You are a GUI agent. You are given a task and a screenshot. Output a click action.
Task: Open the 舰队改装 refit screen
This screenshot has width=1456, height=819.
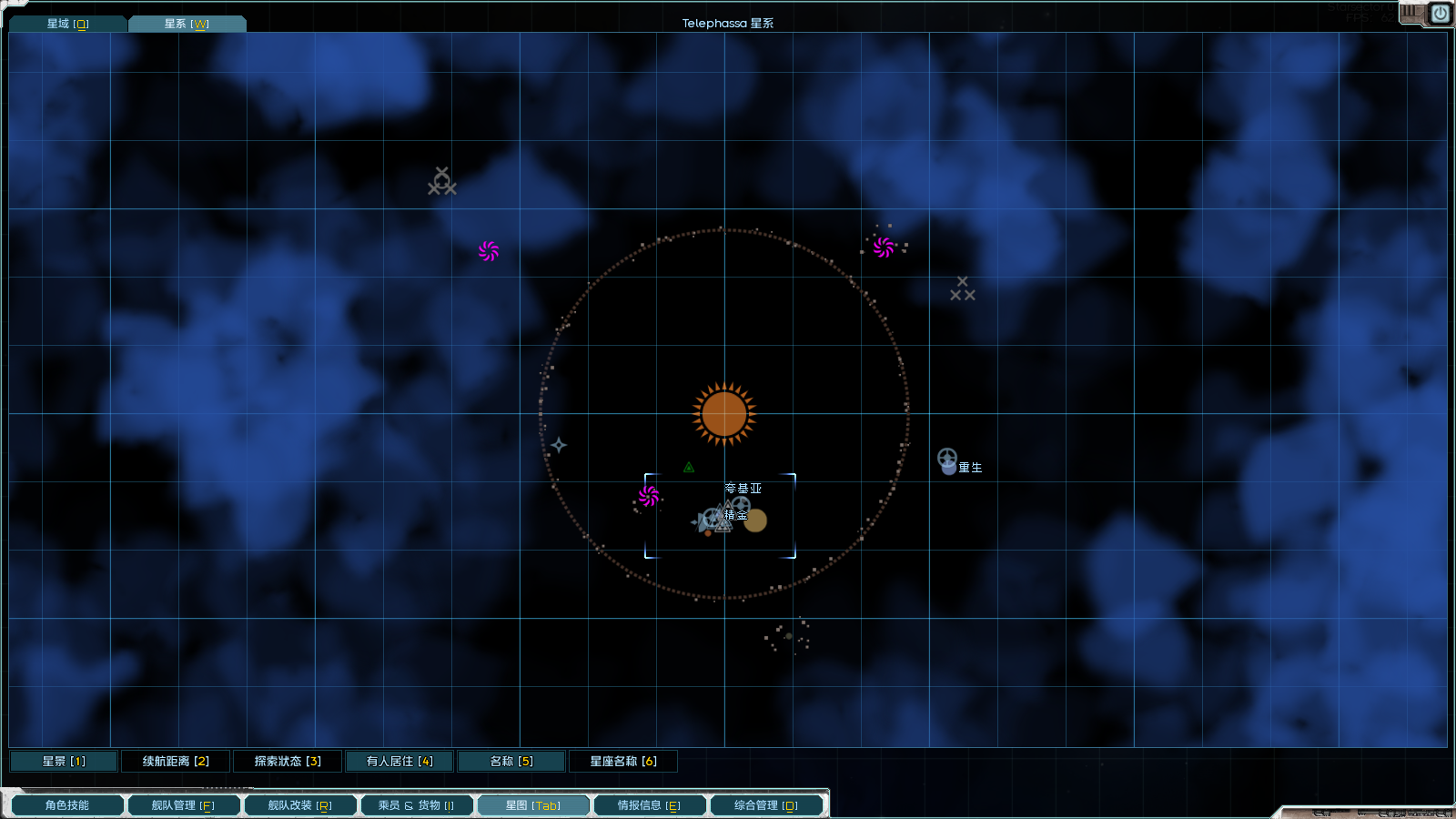299,805
